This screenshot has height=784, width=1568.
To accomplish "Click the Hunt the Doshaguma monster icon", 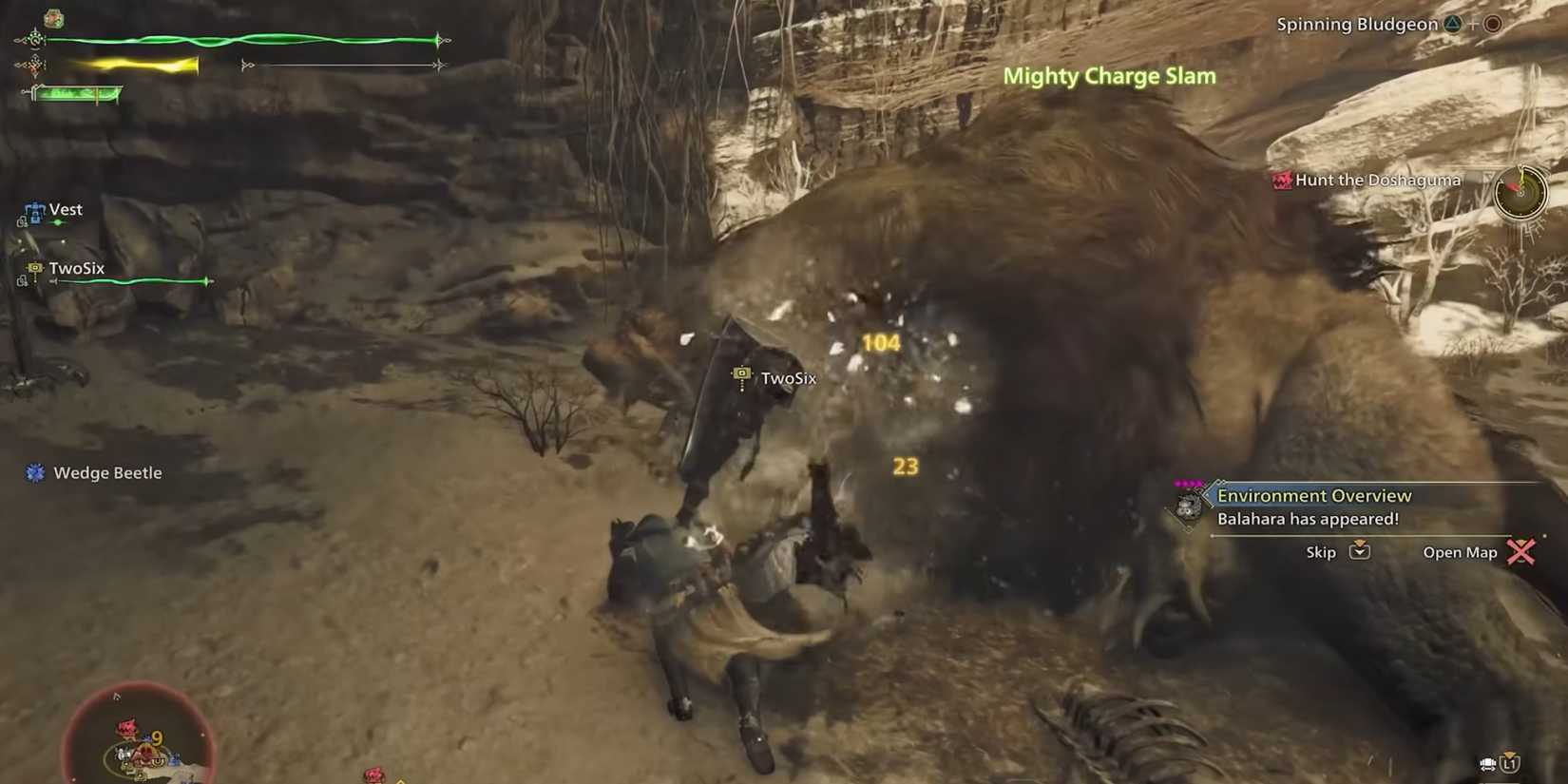I will click(x=1281, y=180).
